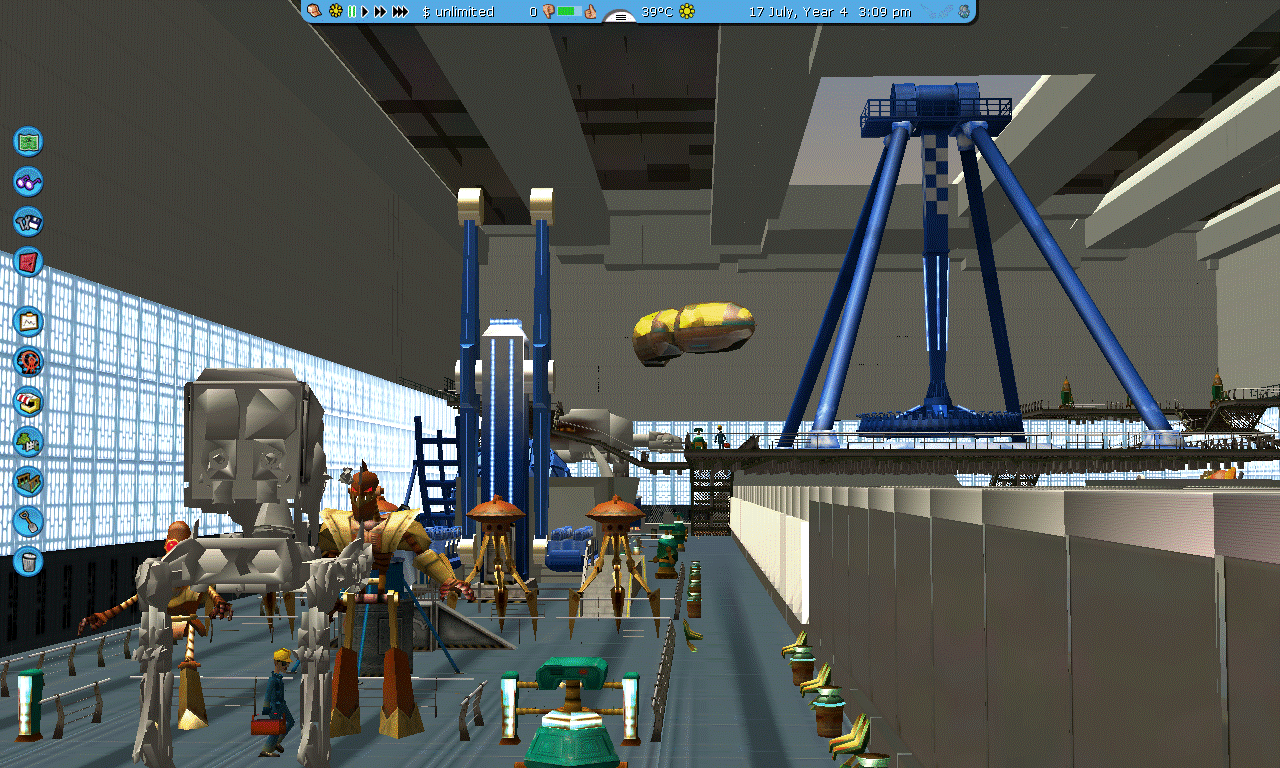Set game speed to triple fast-forward

pos(400,12)
